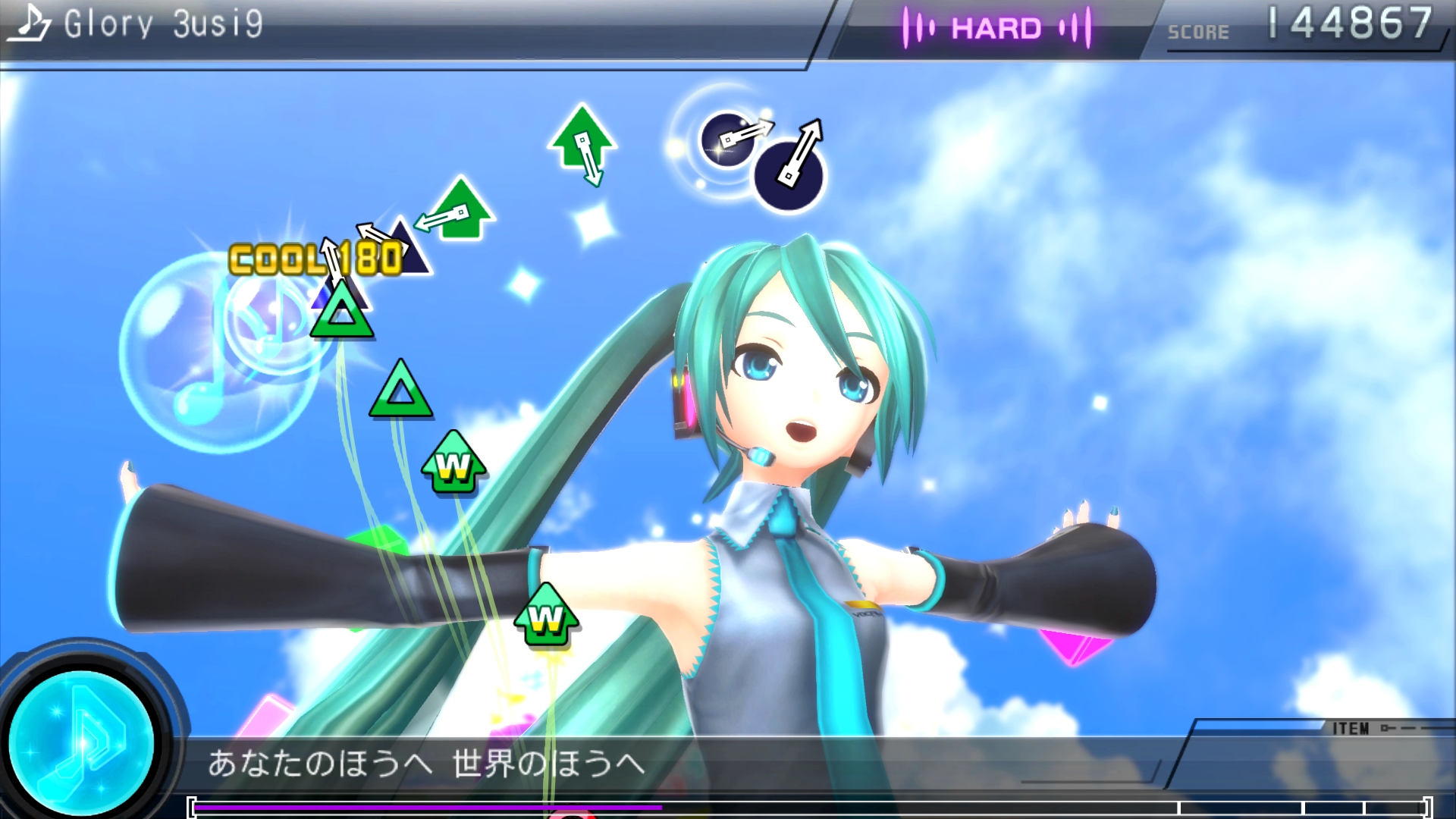Viewport: 1456px width, 819px height.
Task: Select the HARD difficulty indicator
Action: pyautogui.click(x=996, y=29)
